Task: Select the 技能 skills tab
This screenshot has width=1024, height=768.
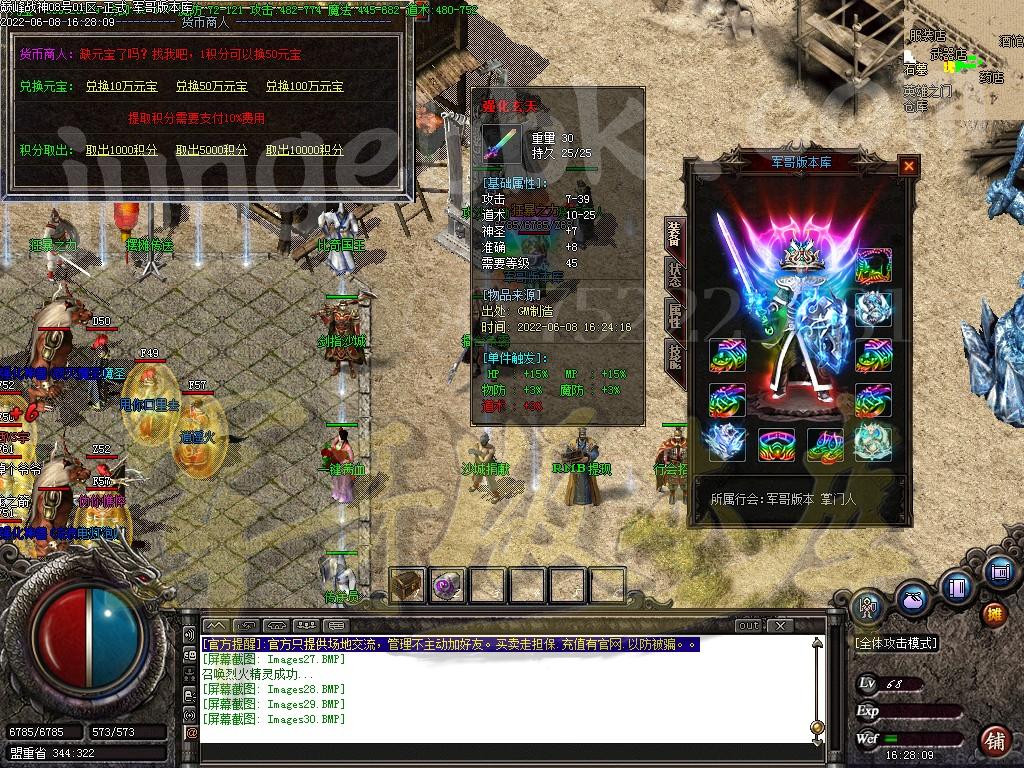Action: click(674, 357)
